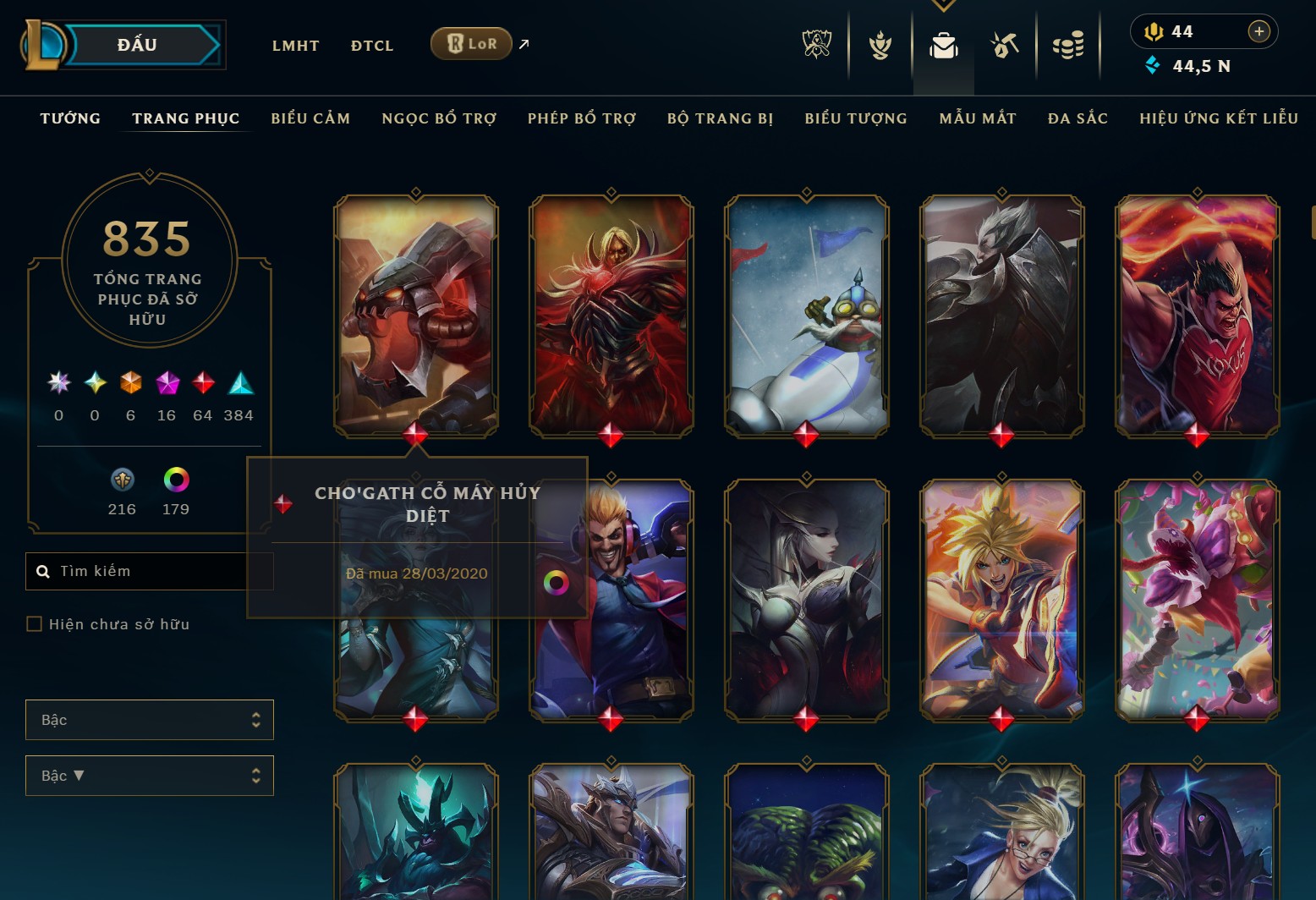Image resolution: width=1316 pixels, height=900 pixels.
Task: Switch to the TƯỚNG tab
Action: click(70, 118)
